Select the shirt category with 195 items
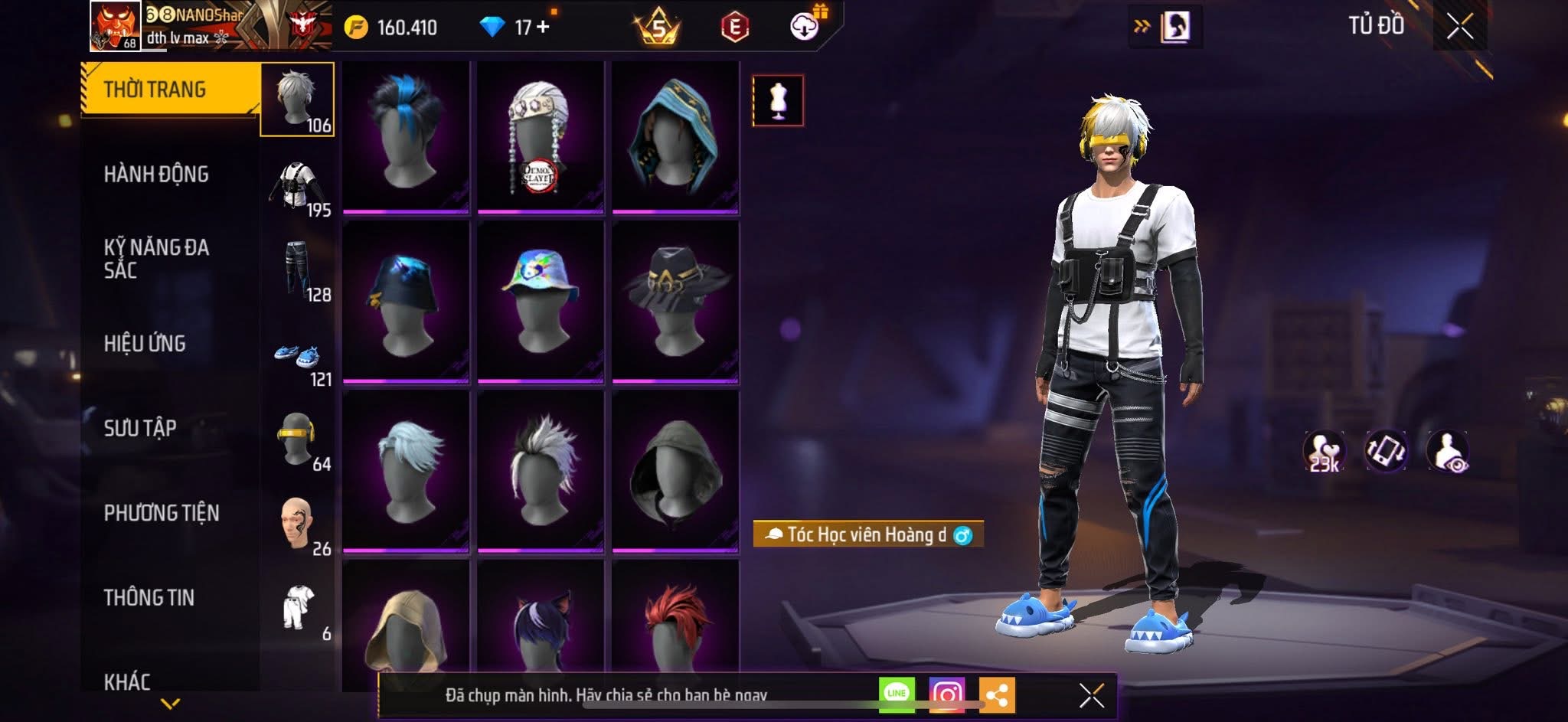Viewport: 1568px width, 722px height. 299,188
